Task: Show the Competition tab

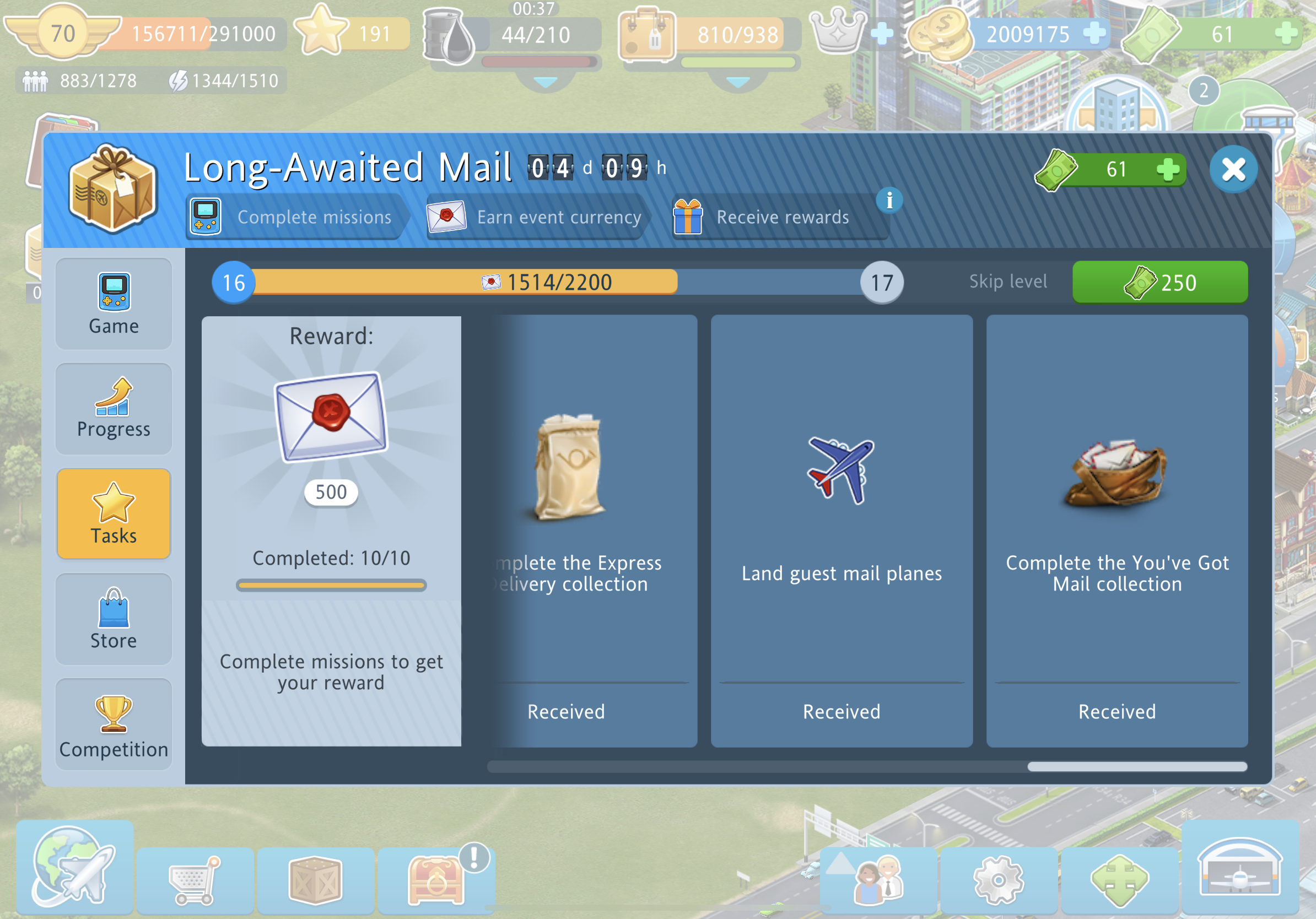Action: tap(114, 724)
